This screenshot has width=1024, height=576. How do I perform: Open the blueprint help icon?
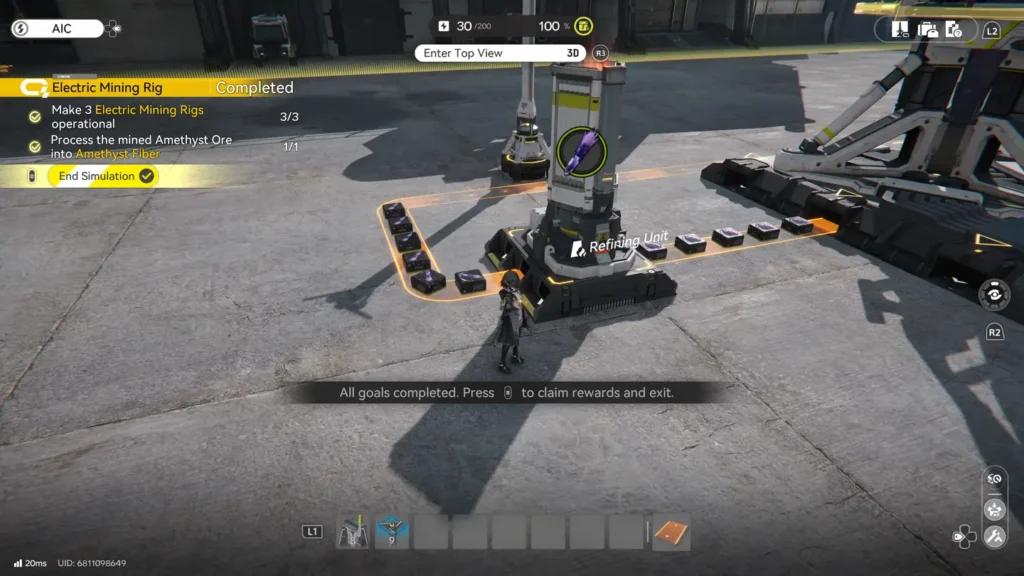[x=954, y=30]
